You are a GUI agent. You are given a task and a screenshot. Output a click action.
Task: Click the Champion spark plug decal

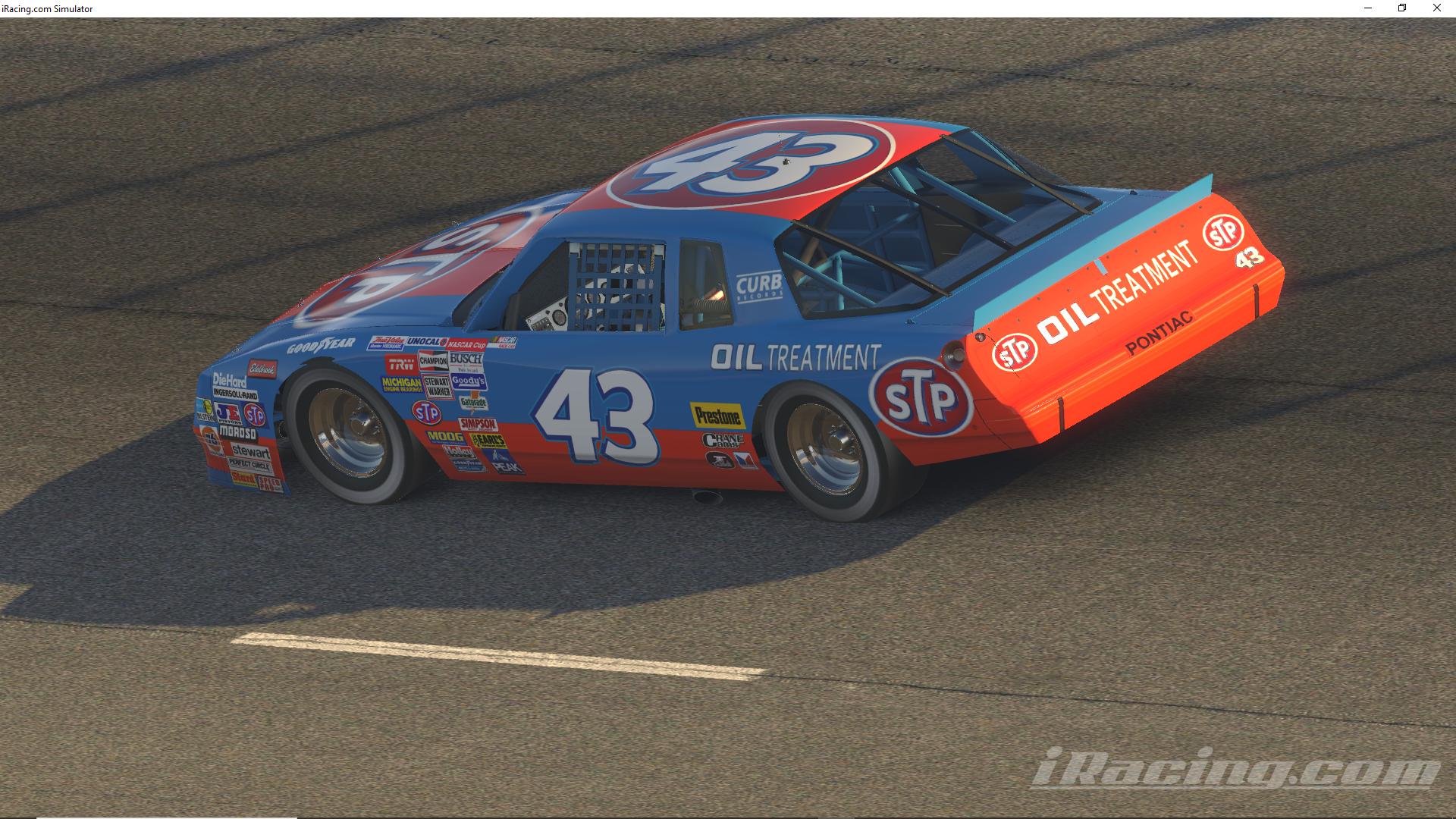coord(433,360)
